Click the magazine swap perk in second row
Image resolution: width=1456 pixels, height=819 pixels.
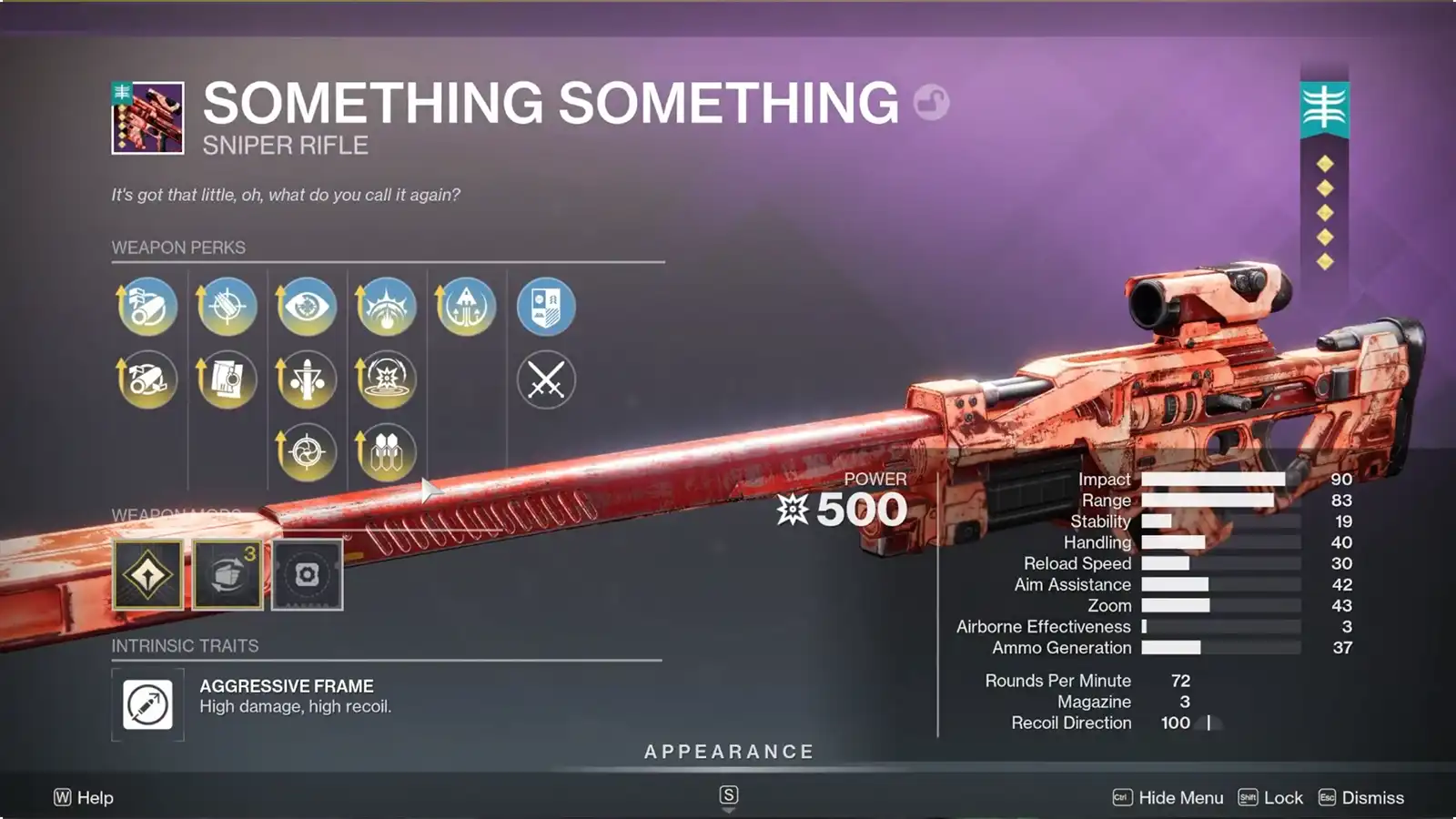tap(226, 379)
